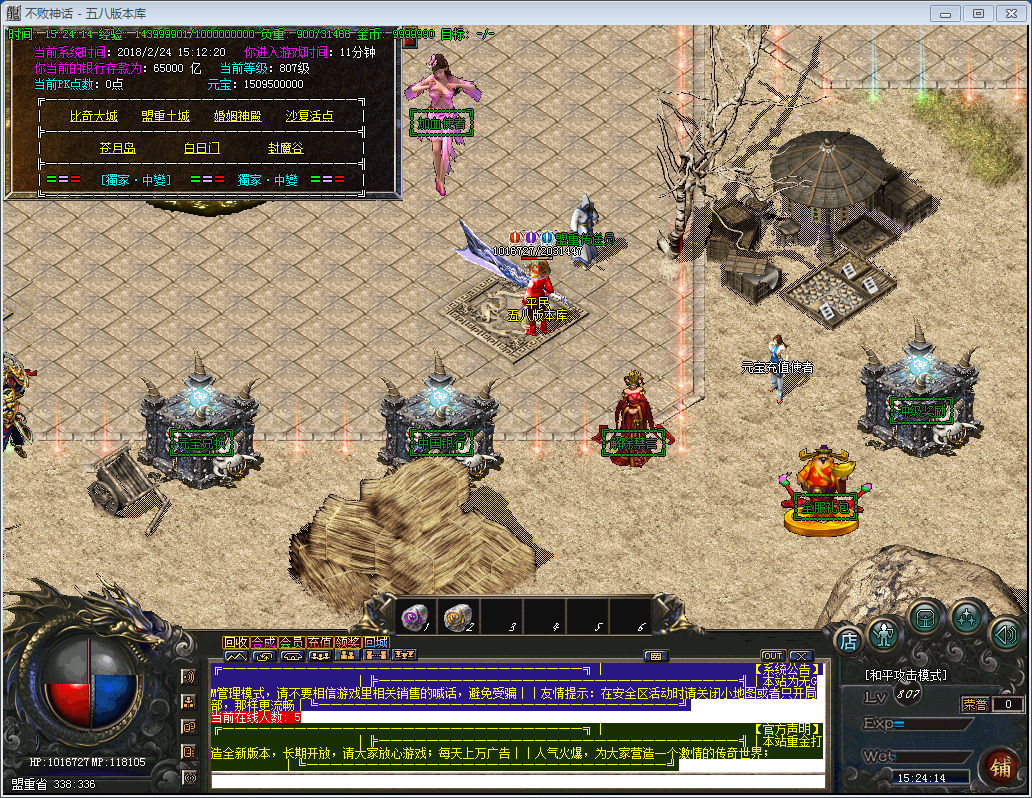Travel to 封魔谷 via the link
Viewport: 1032px width, 798px height.
point(285,148)
